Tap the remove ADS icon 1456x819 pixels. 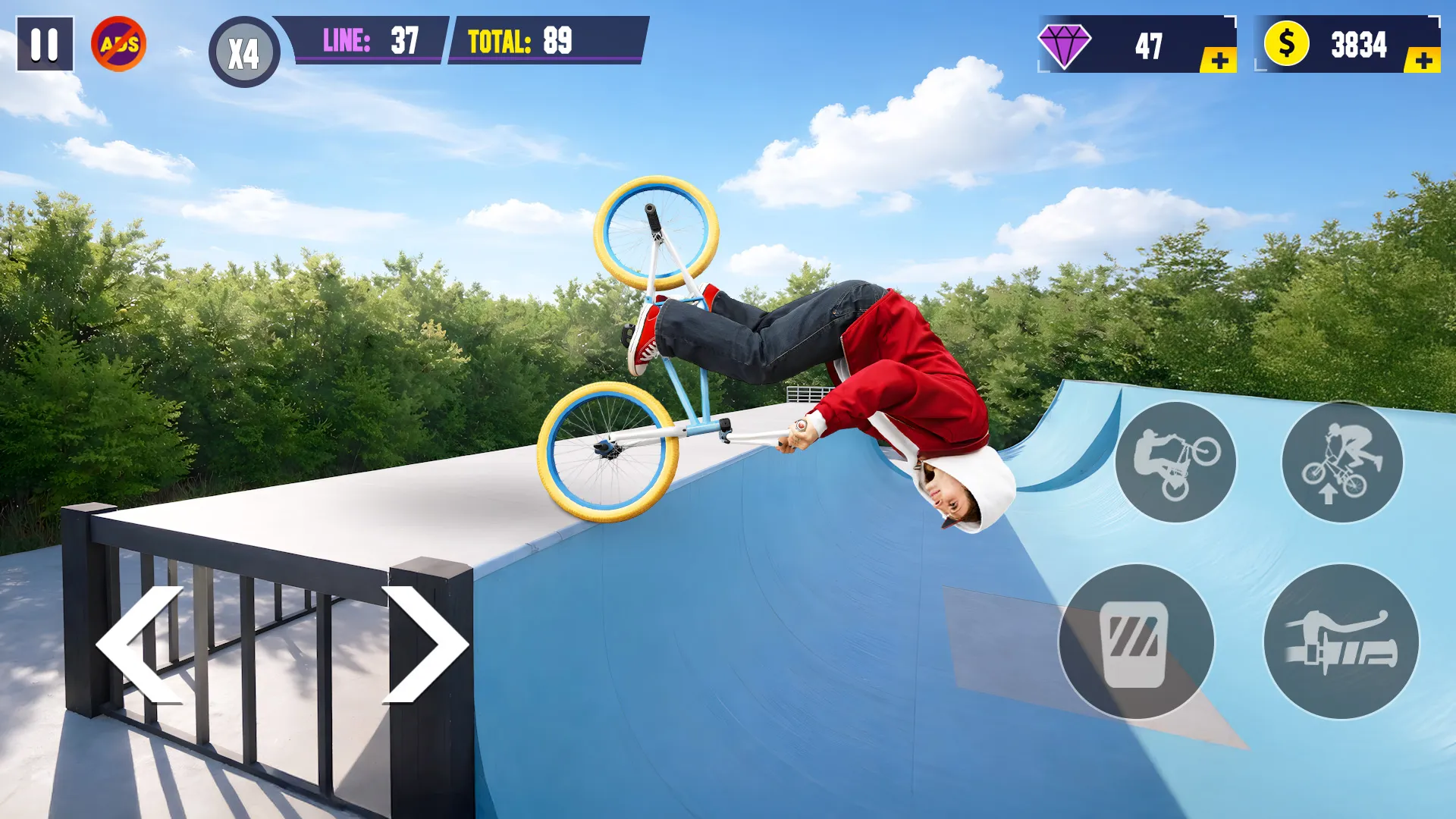click(119, 44)
